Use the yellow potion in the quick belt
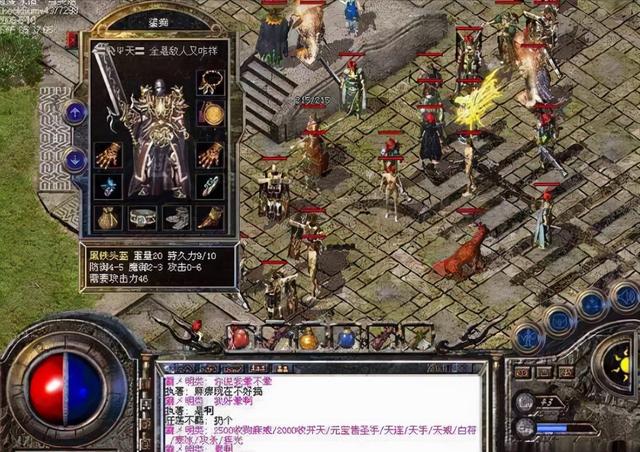 tap(310, 339)
